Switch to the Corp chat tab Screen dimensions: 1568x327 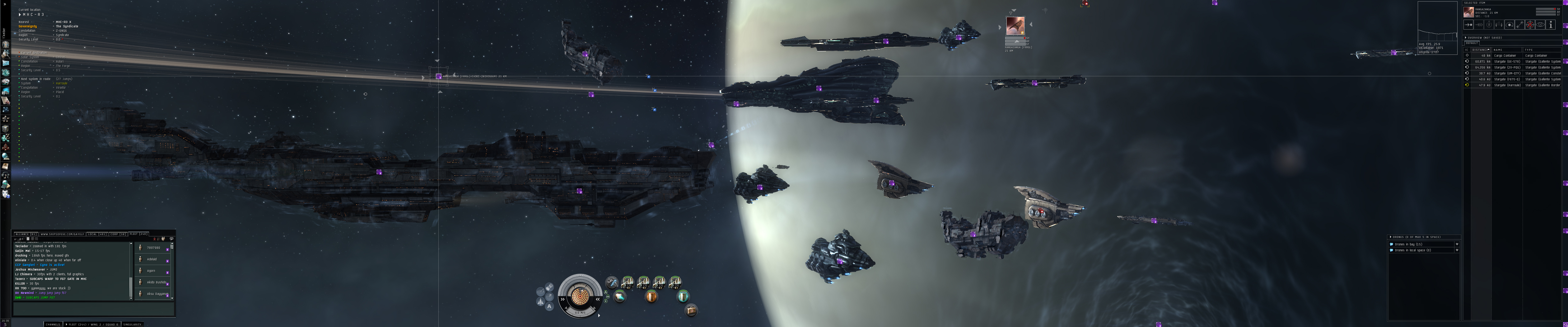pyautogui.click(x=118, y=234)
